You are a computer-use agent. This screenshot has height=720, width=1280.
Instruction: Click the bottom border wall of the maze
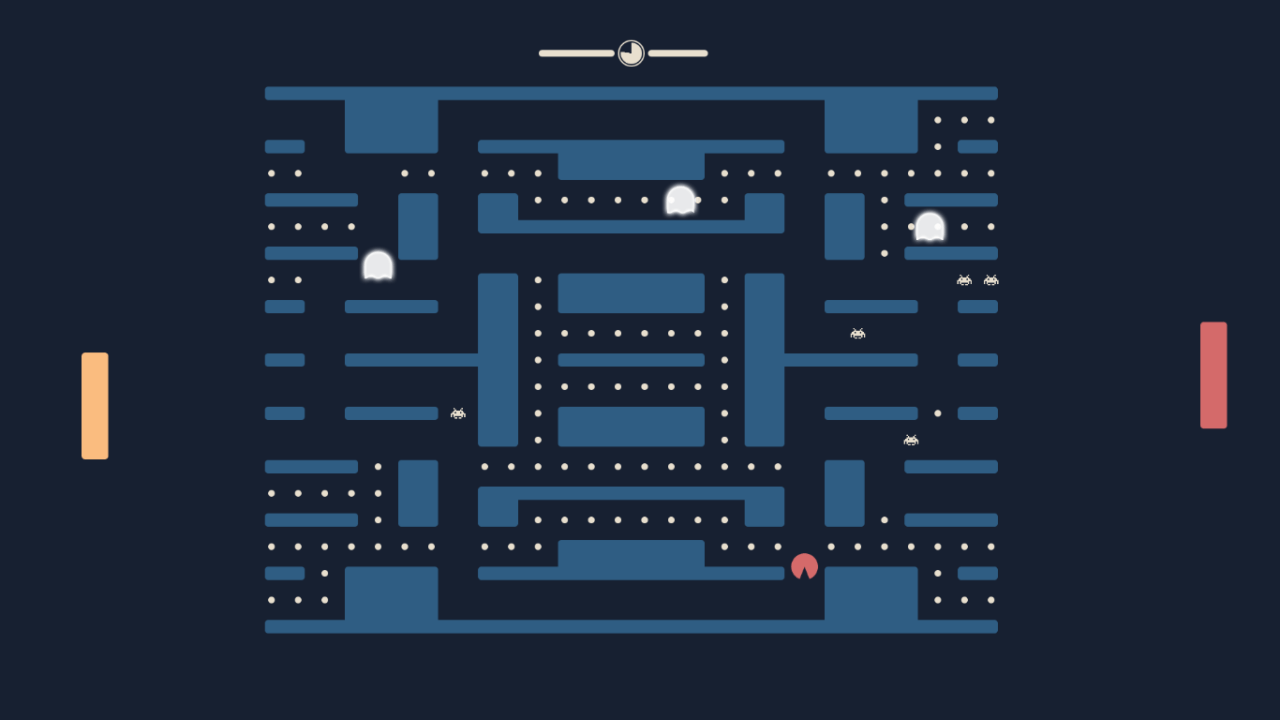tap(631, 627)
